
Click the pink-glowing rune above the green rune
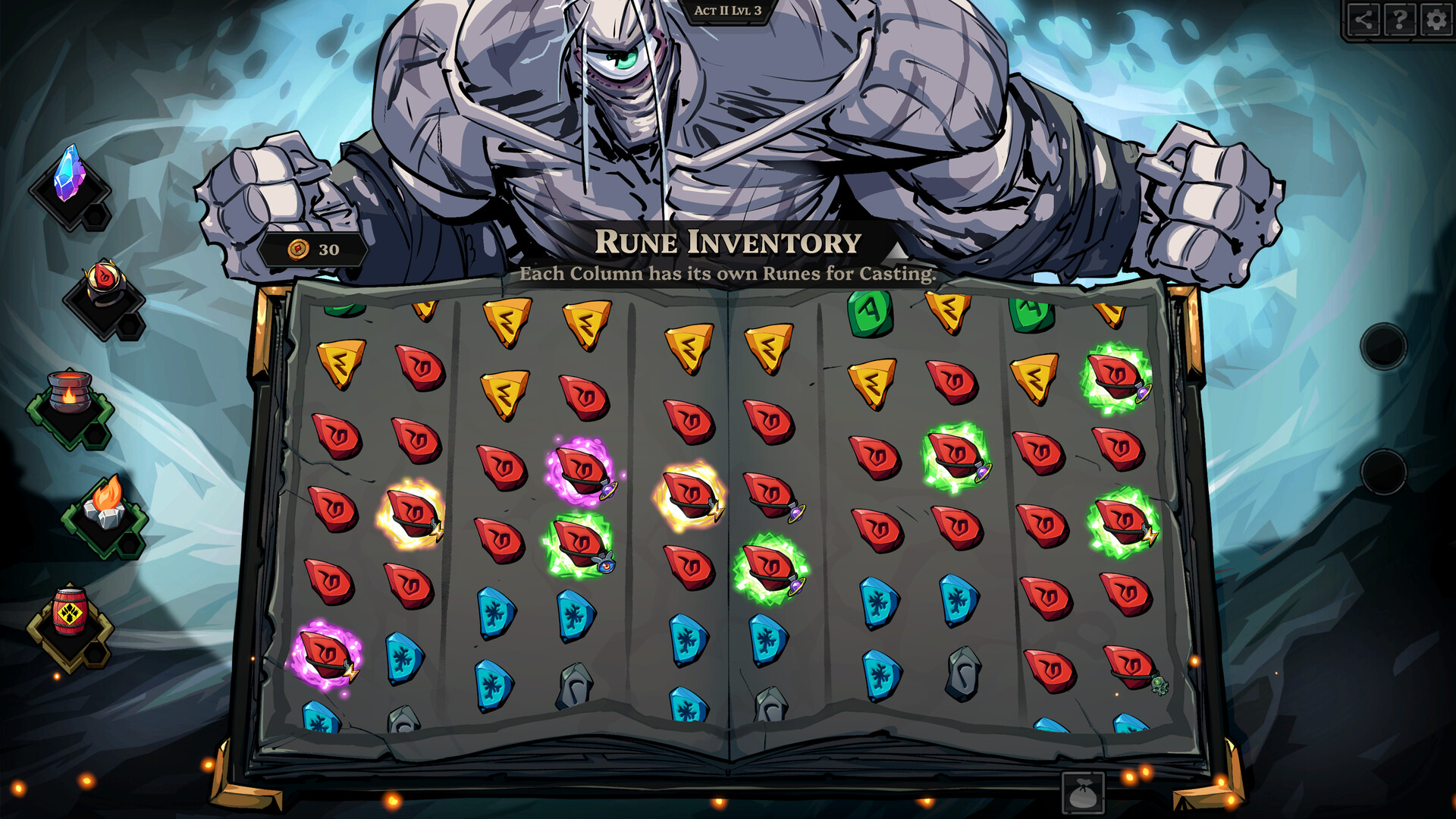(x=580, y=469)
